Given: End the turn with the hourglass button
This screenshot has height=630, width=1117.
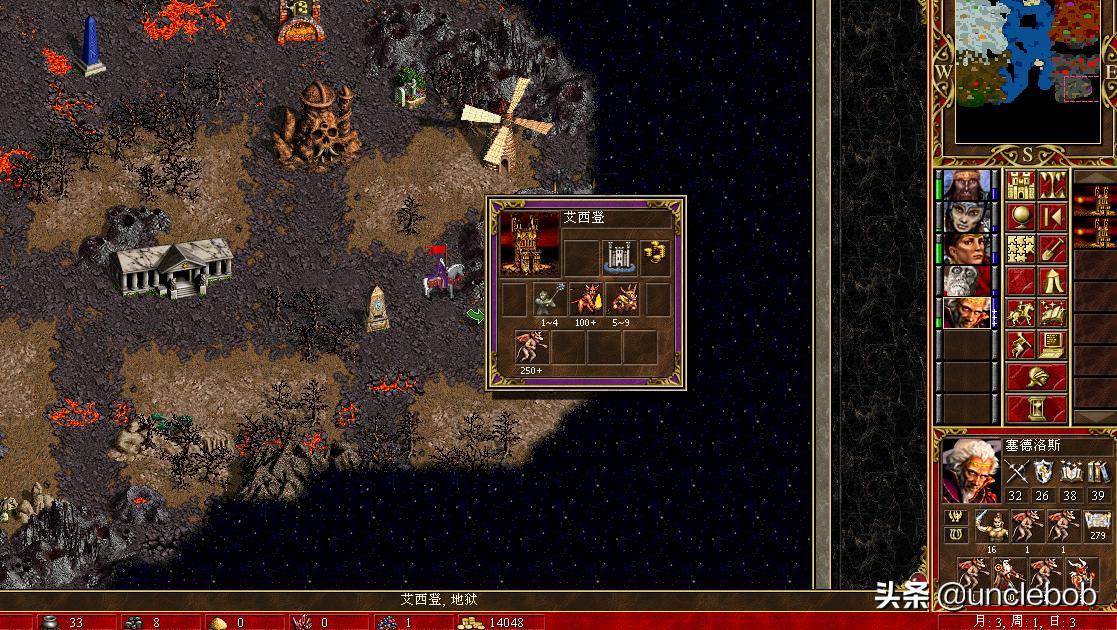Looking at the screenshot, I should (x=1037, y=408).
